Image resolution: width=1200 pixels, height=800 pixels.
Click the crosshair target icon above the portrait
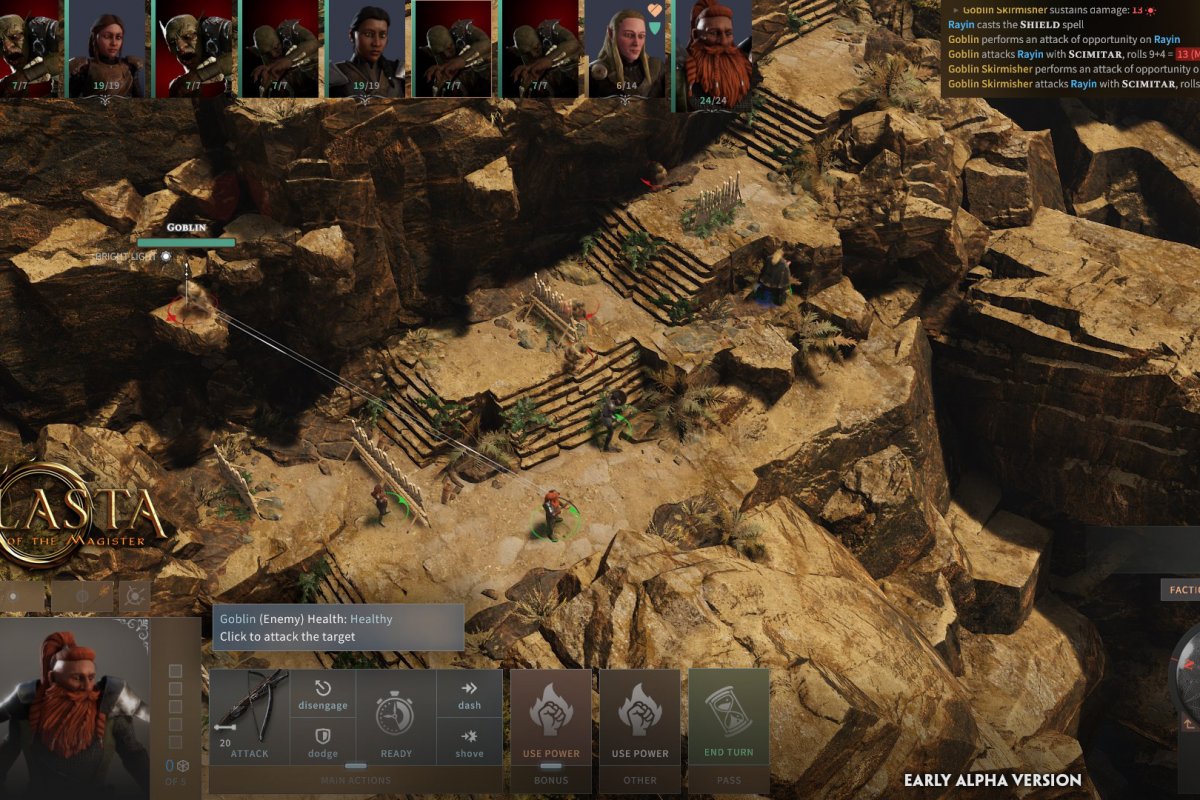tap(134, 597)
